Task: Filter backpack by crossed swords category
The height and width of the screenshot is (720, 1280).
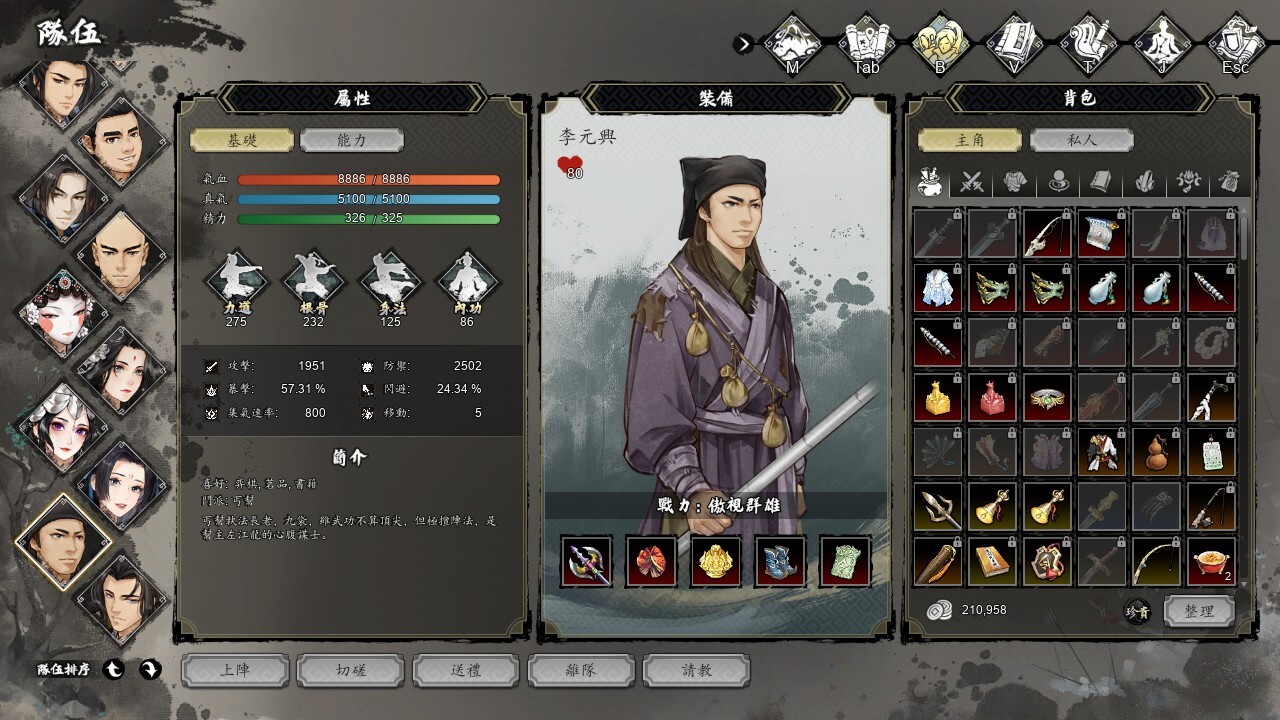Action: (972, 182)
